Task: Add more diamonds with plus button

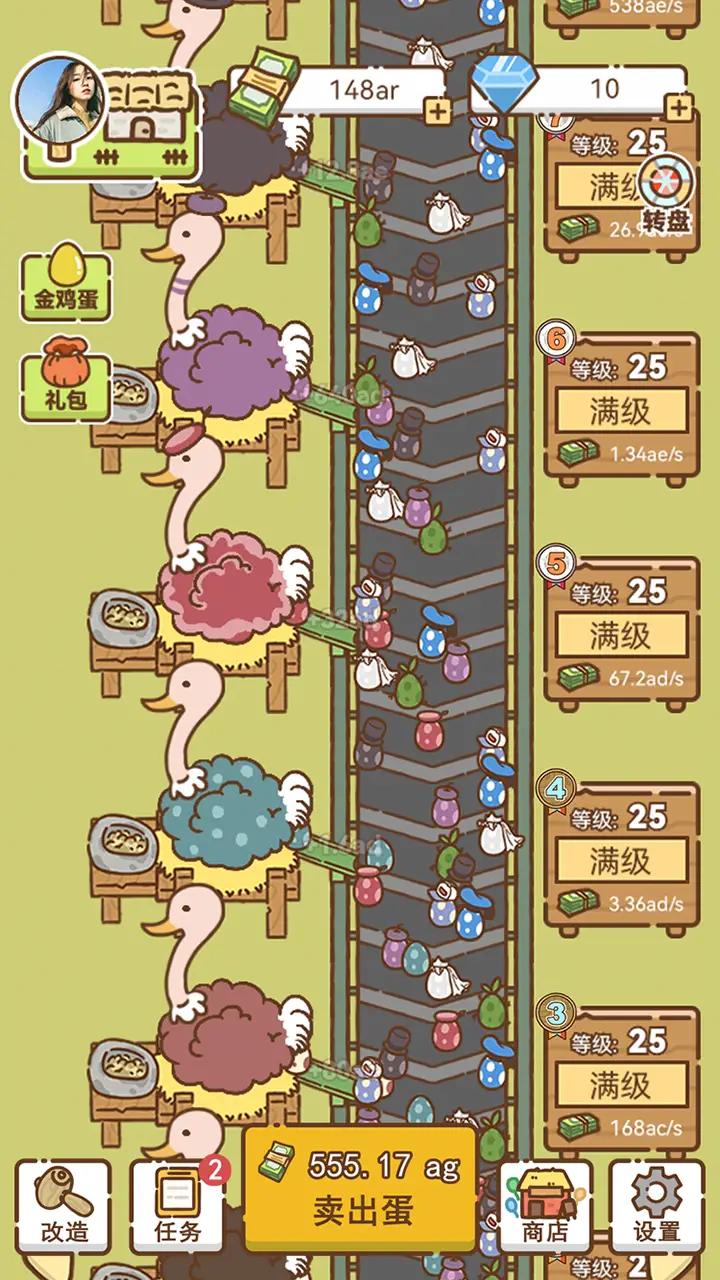Action: coord(679,108)
